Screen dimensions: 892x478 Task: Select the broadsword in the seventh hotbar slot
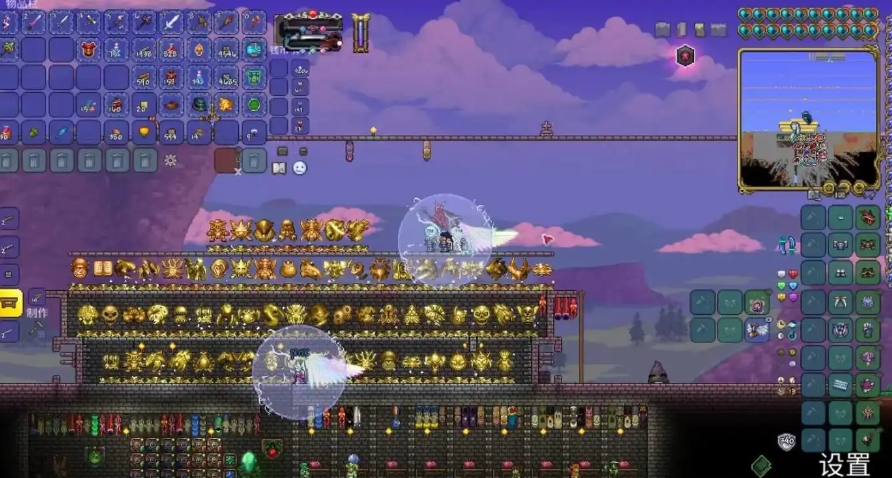[171, 21]
